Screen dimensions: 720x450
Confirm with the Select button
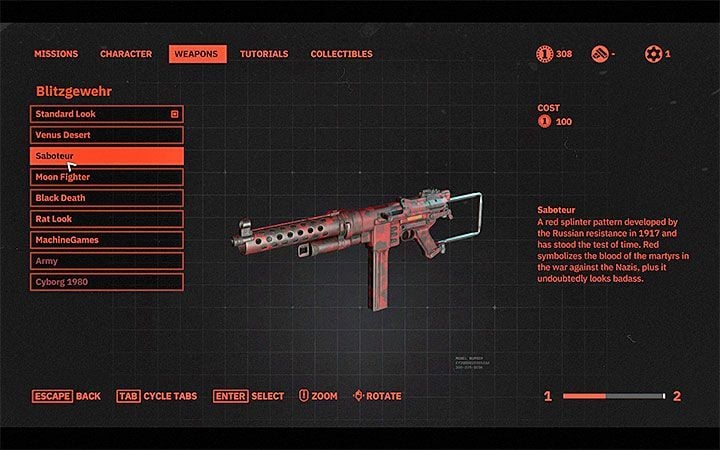point(248,396)
